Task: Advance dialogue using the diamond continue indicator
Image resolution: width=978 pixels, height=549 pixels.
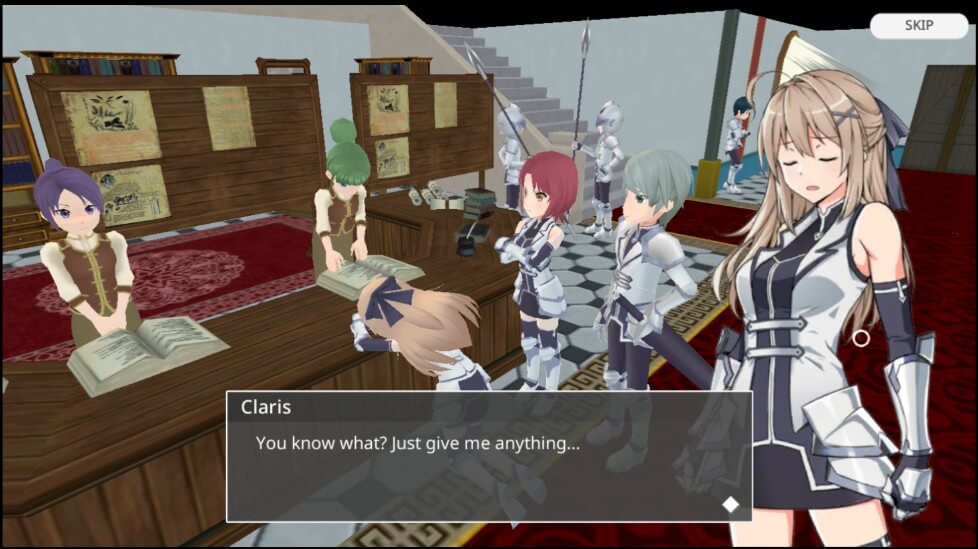Action: [731, 504]
